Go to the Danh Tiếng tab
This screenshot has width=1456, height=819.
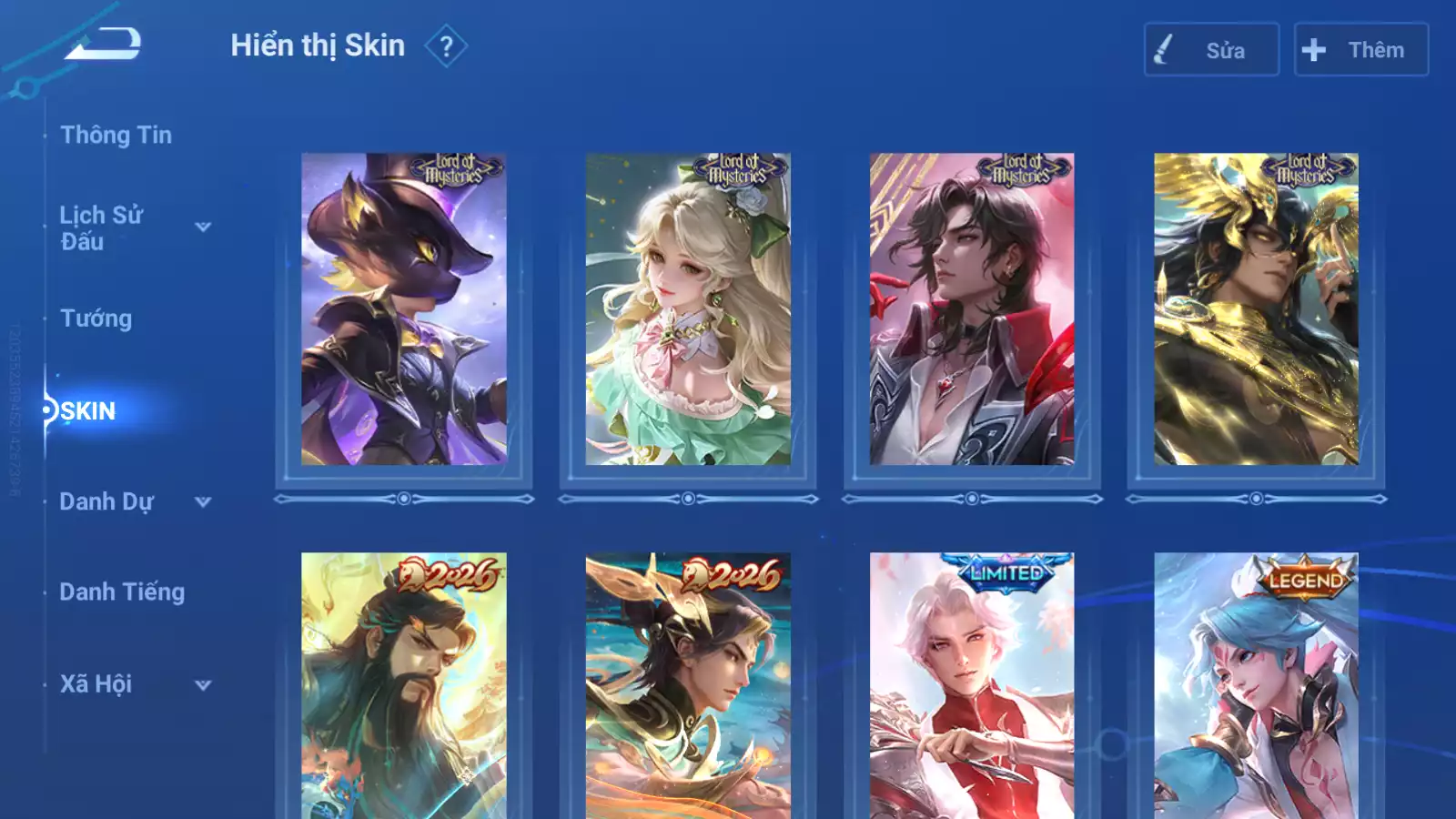tap(122, 592)
